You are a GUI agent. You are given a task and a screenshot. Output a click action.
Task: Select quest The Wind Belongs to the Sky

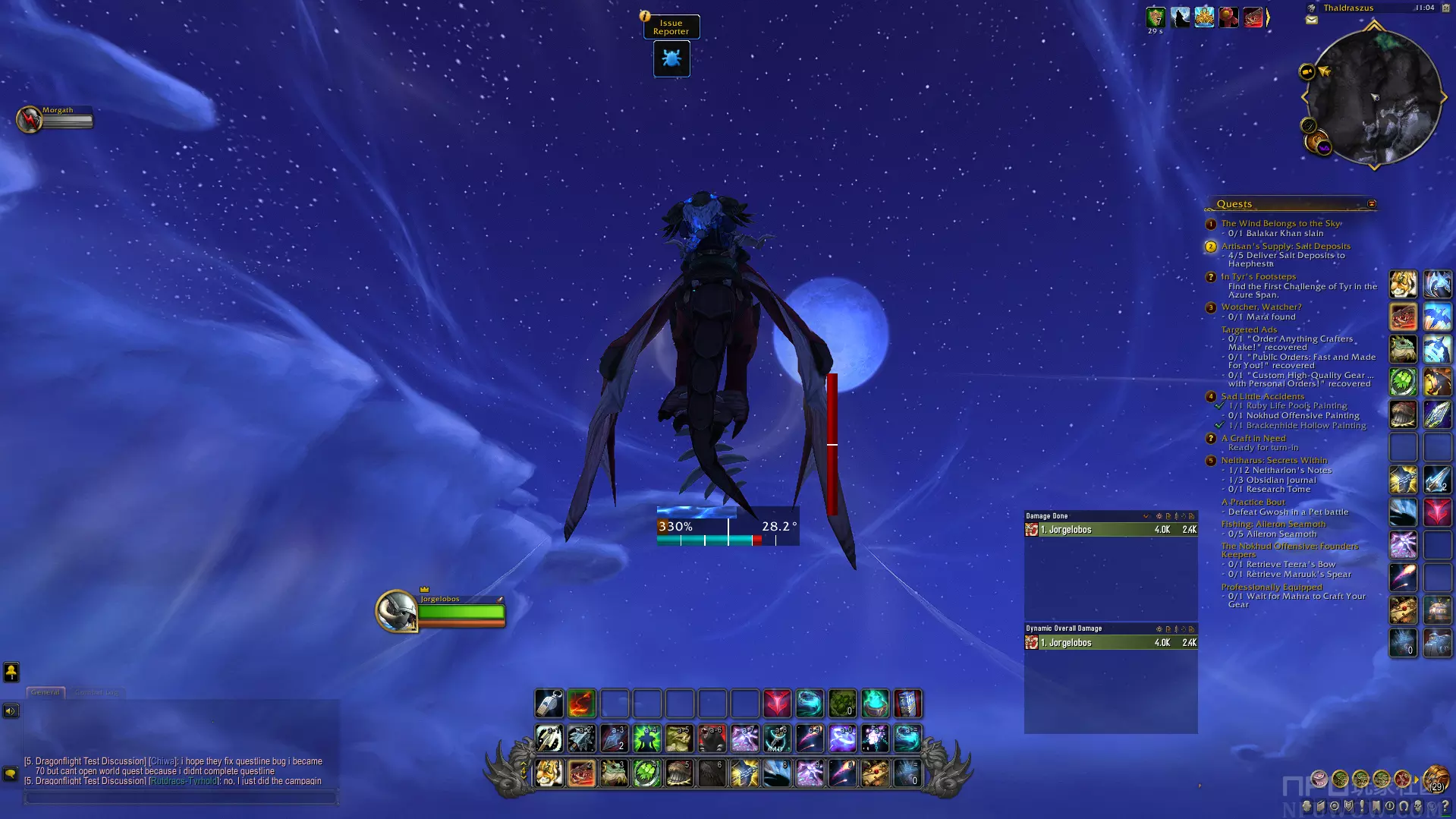pyautogui.click(x=1280, y=223)
